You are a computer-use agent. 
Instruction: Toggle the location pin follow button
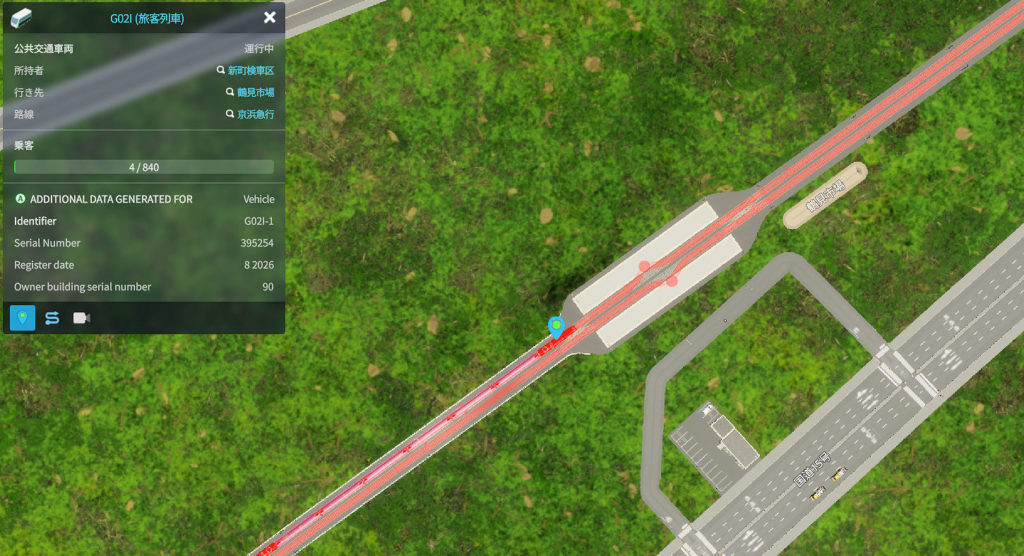coord(23,318)
